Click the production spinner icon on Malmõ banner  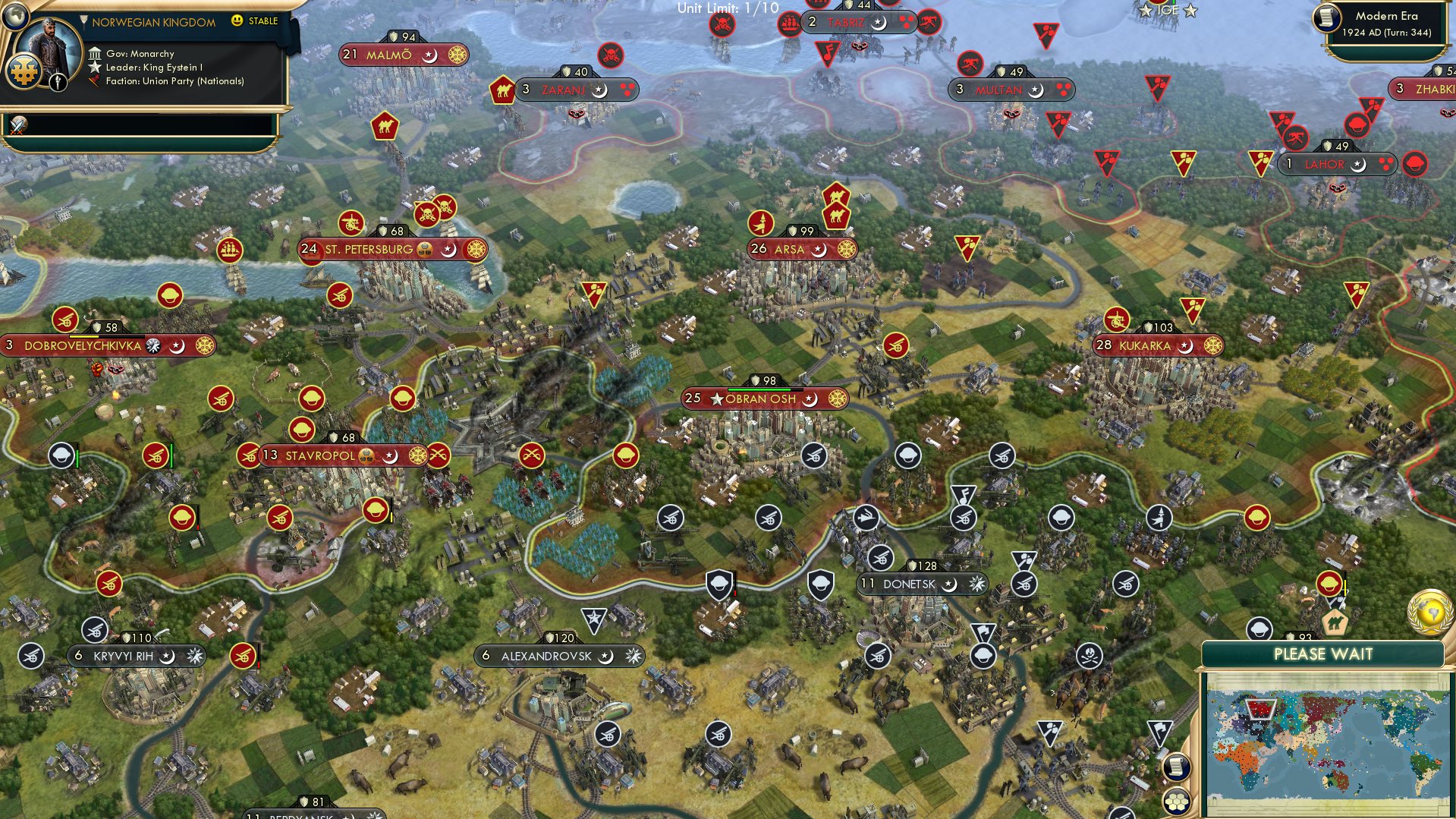point(456,55)
